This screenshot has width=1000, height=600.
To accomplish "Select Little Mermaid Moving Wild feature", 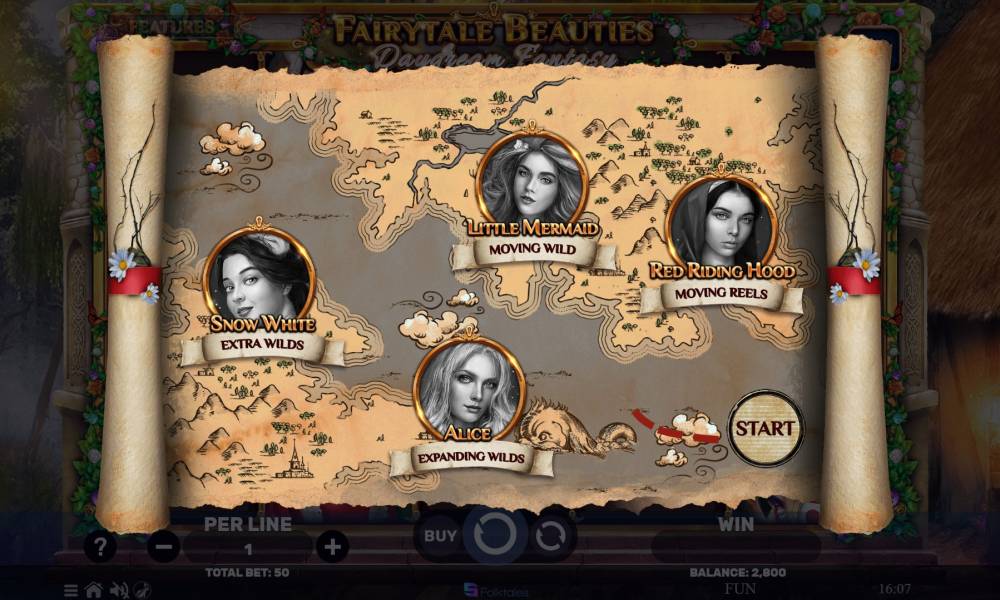I will (531, 184).
